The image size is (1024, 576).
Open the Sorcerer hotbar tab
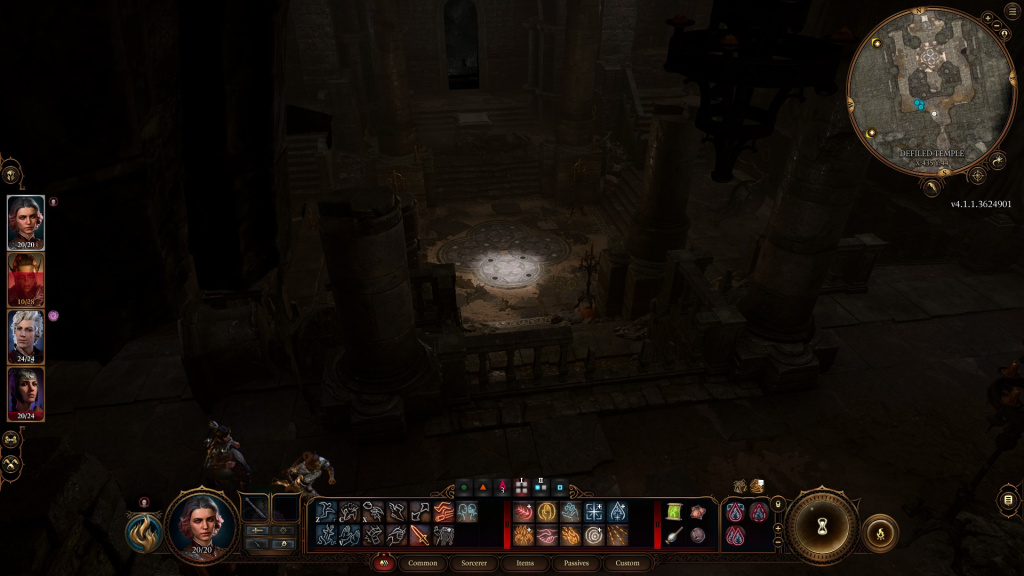(x=474, y=563)
